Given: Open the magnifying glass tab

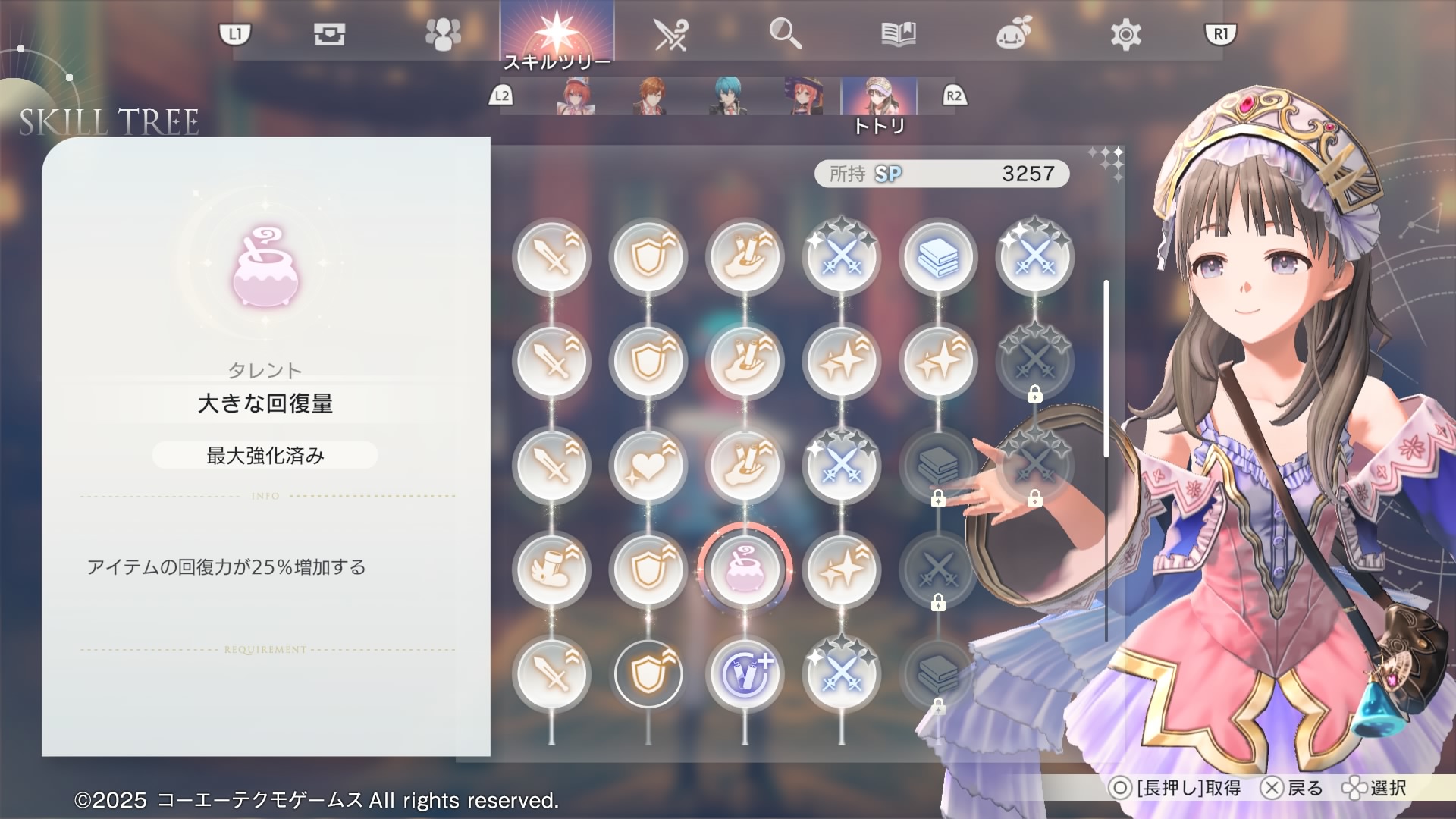Looking at the screenshot, I should point(785,35).
